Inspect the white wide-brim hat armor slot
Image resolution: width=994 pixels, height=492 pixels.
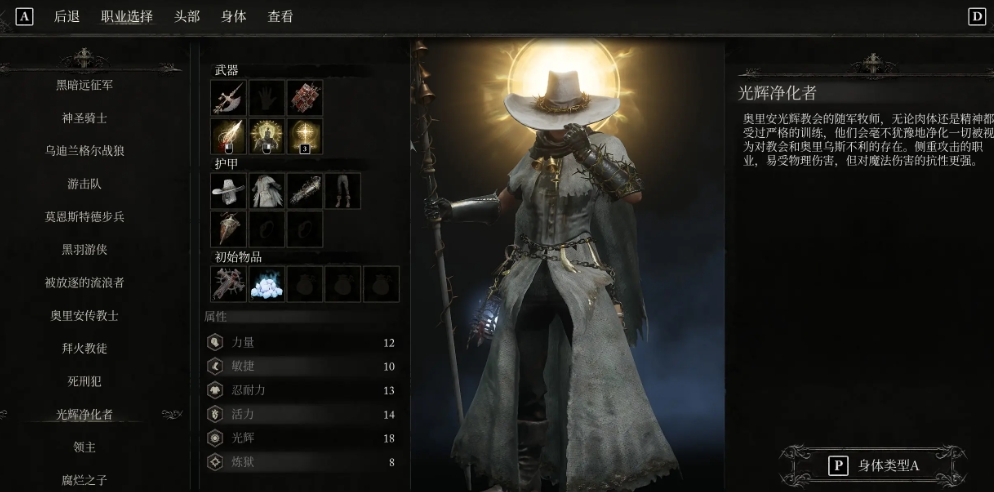coord(229,191)
